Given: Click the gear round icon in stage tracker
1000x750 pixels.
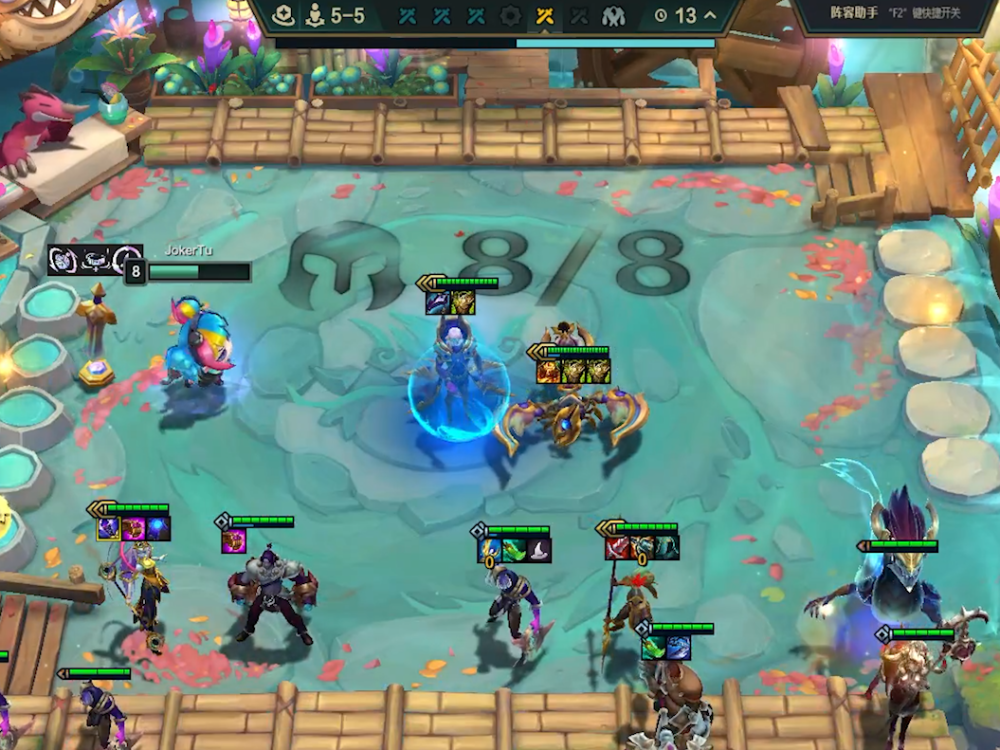Looking at the screenshot, I should pos(510,16).
